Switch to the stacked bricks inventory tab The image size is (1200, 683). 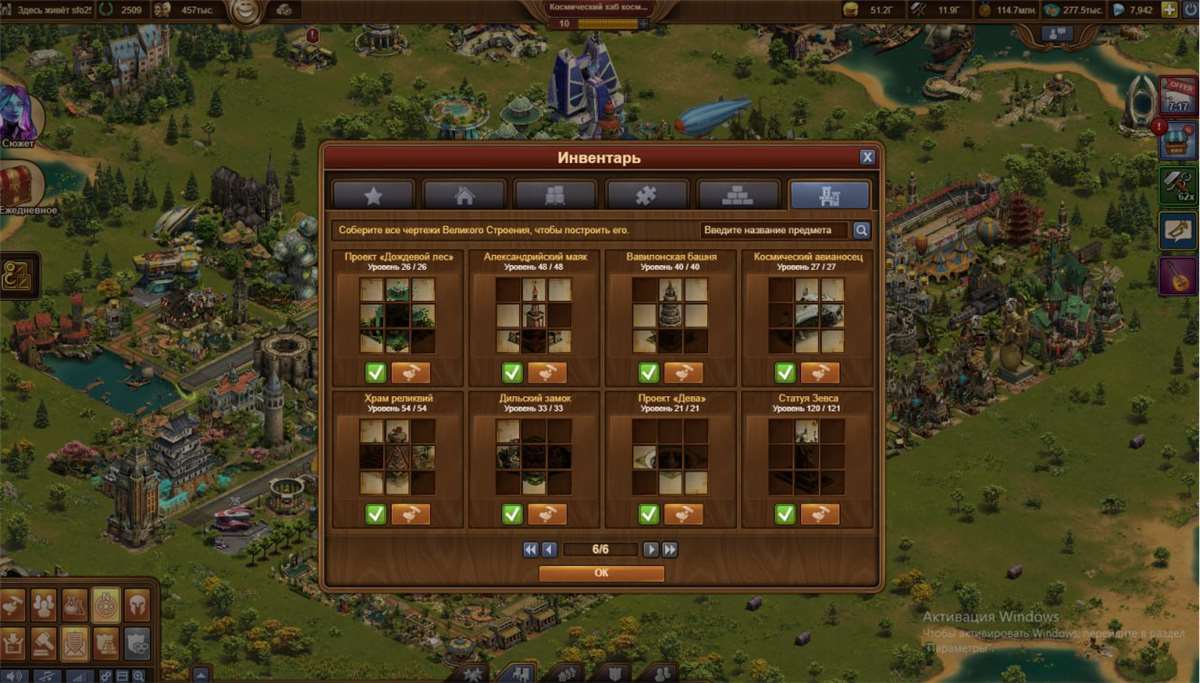click(x=737, y=195)
